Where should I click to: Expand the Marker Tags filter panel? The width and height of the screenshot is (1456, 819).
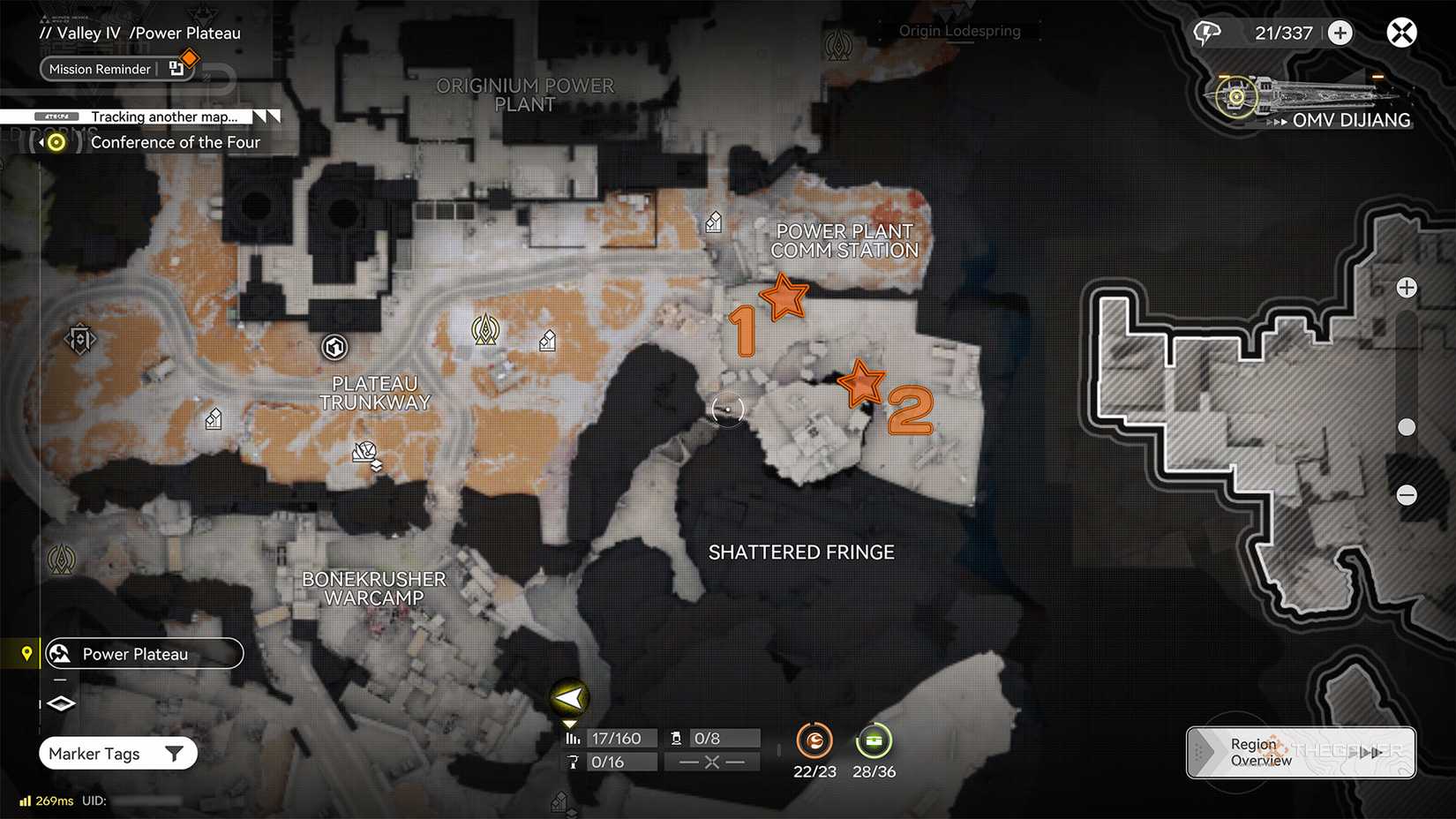pos(117,753)
